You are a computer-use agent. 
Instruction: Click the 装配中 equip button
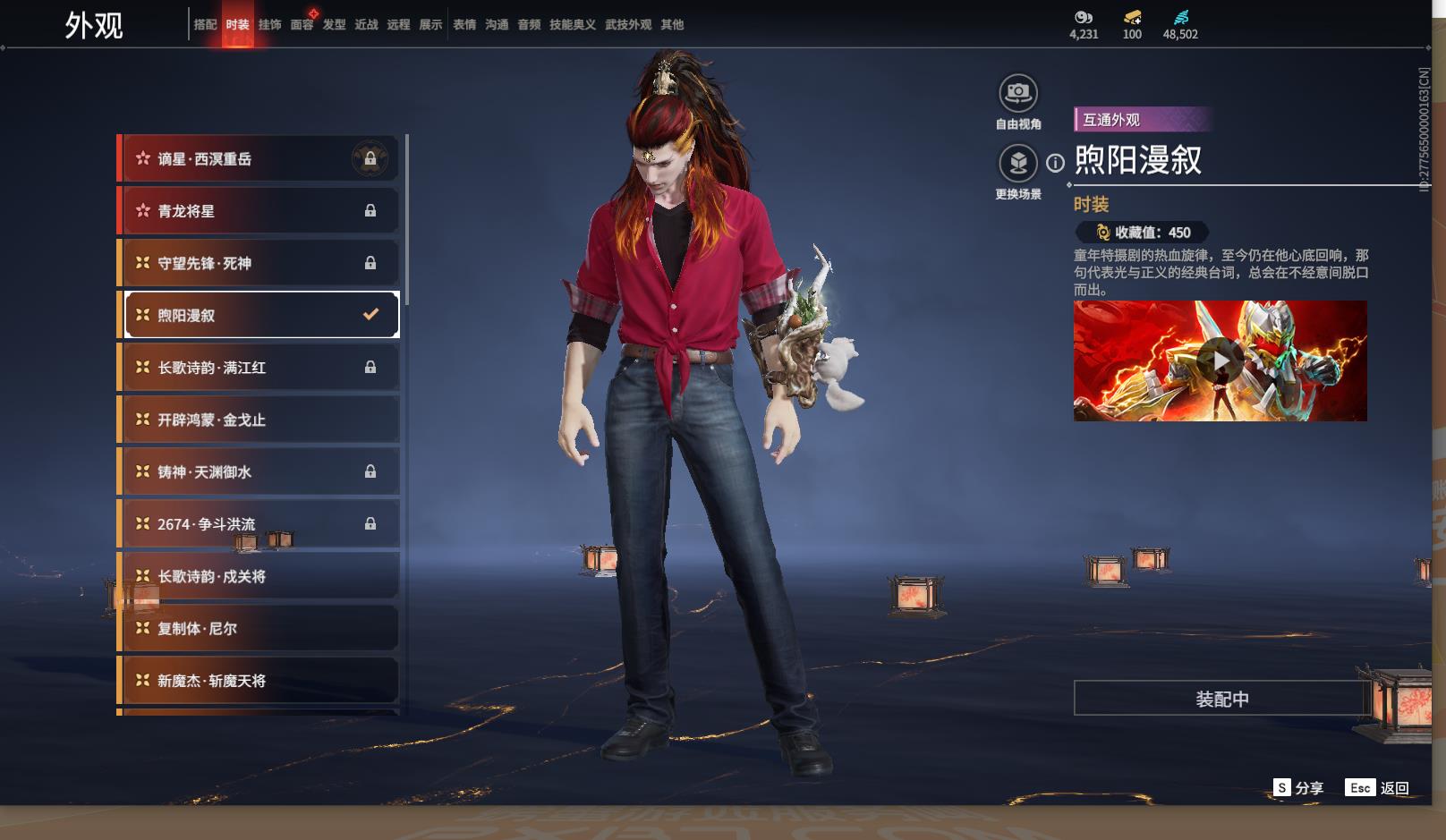1221,699
